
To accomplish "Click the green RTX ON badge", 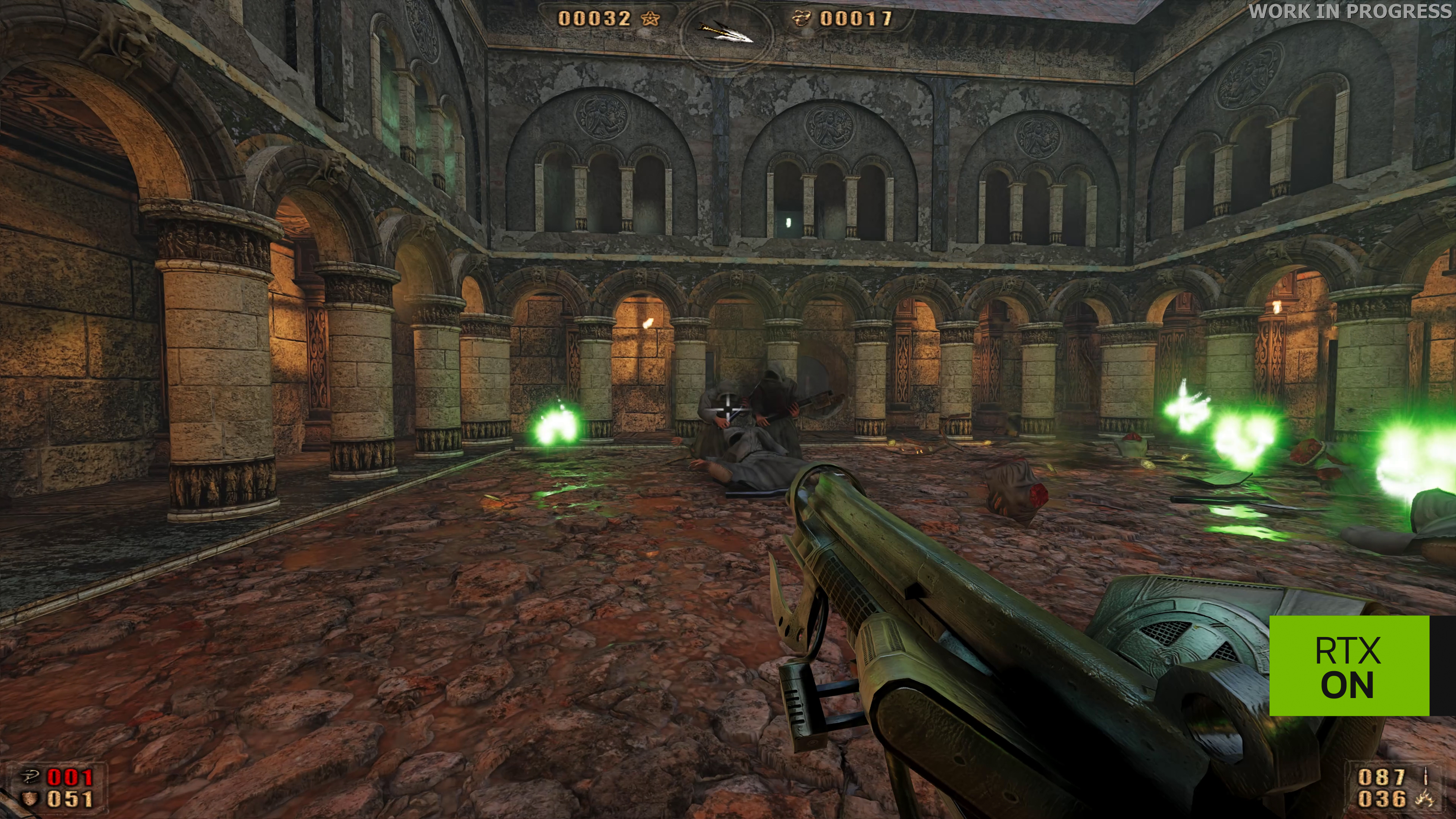I will 1349,666.
